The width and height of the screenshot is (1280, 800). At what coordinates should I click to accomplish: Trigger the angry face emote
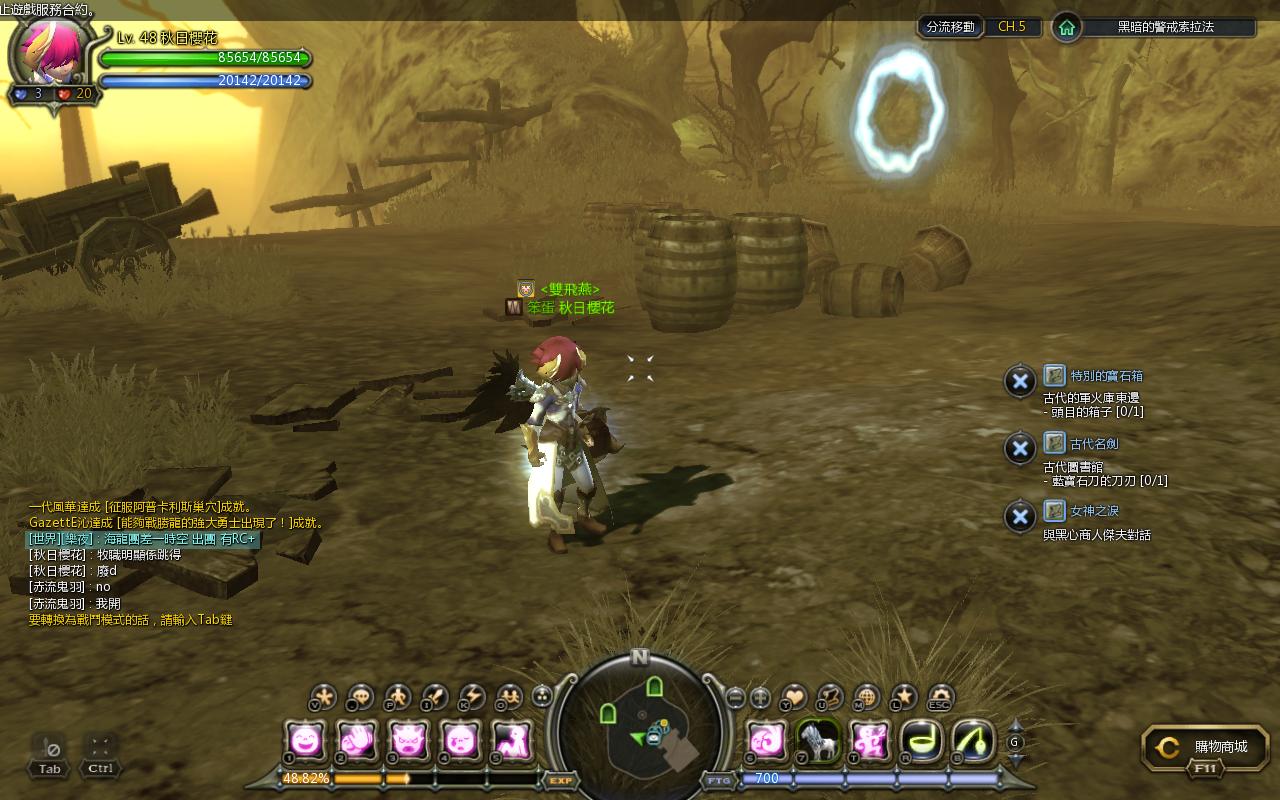click(x=408, y=741)
